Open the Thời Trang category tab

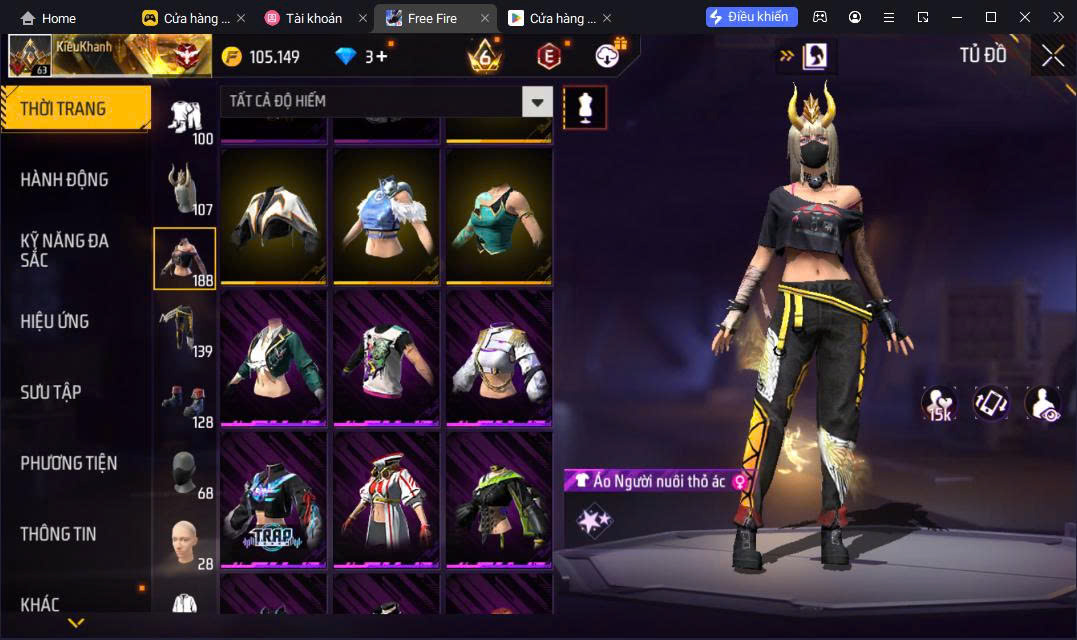coord(75,109)
